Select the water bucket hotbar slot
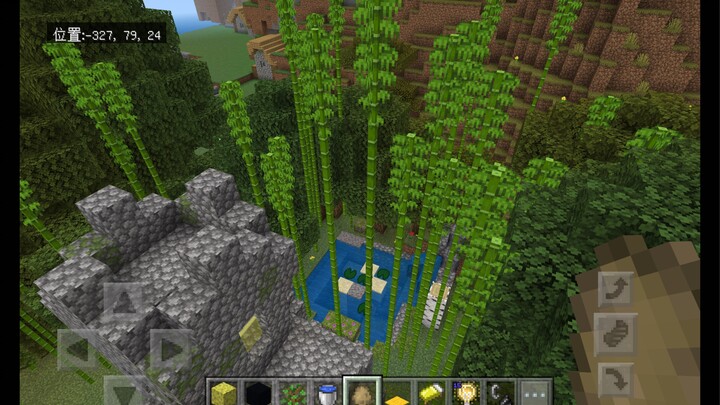Image resolution: width=720 pixels, height=405 pixels. (x=327, y=393)
